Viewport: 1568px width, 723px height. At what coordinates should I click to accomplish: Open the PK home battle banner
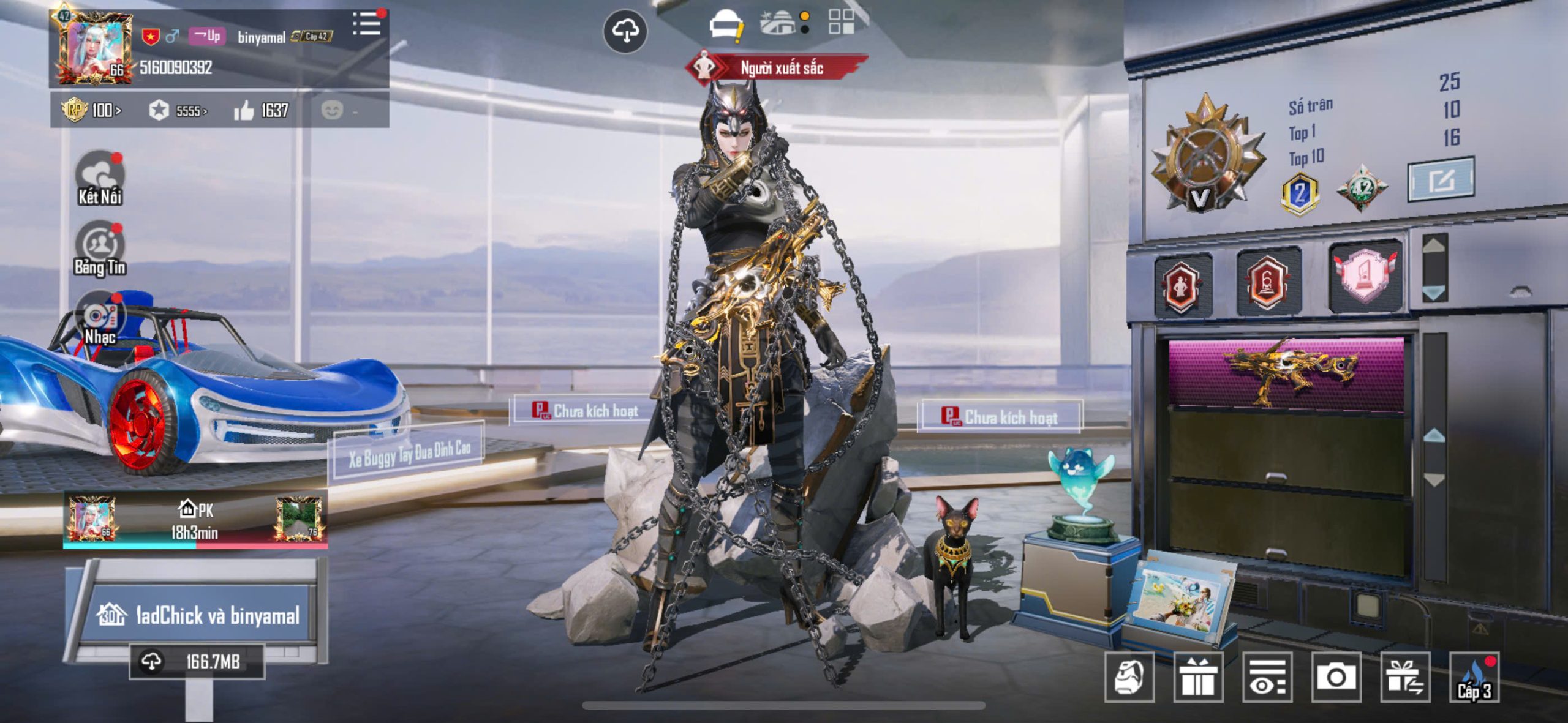click(x=195, y=519)
